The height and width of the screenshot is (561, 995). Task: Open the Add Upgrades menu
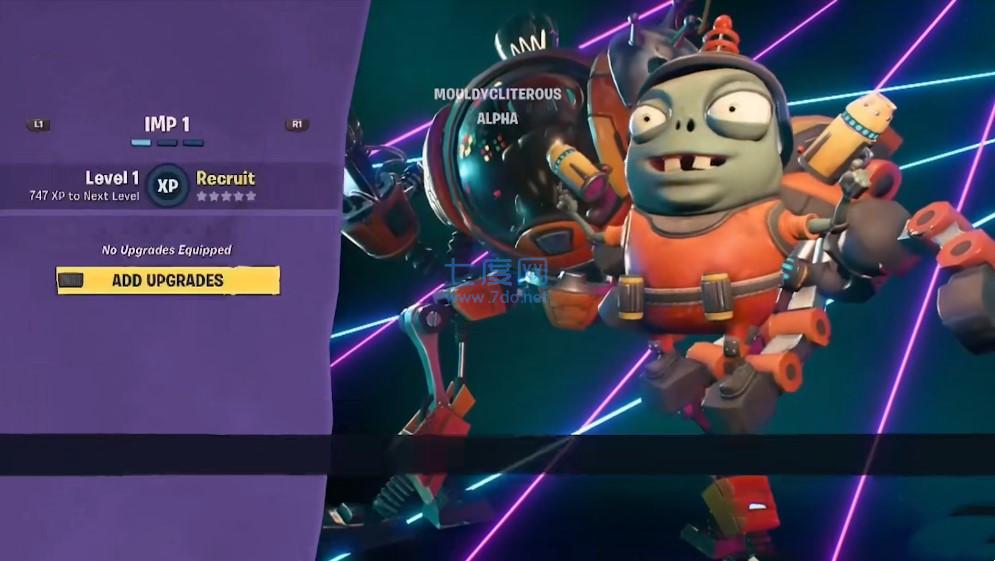(168, 281)
